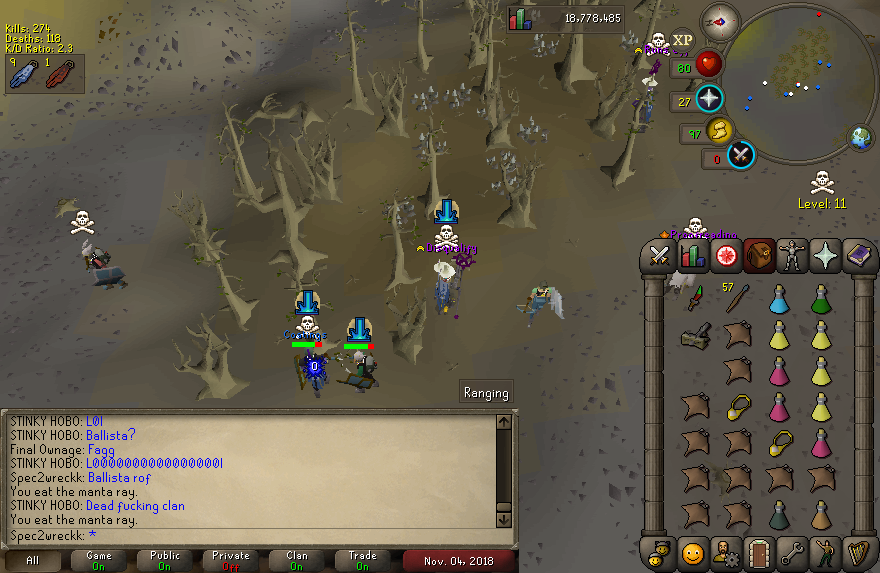Toggle run with the run energy orb
880x573 pixels.
point(719,131)
